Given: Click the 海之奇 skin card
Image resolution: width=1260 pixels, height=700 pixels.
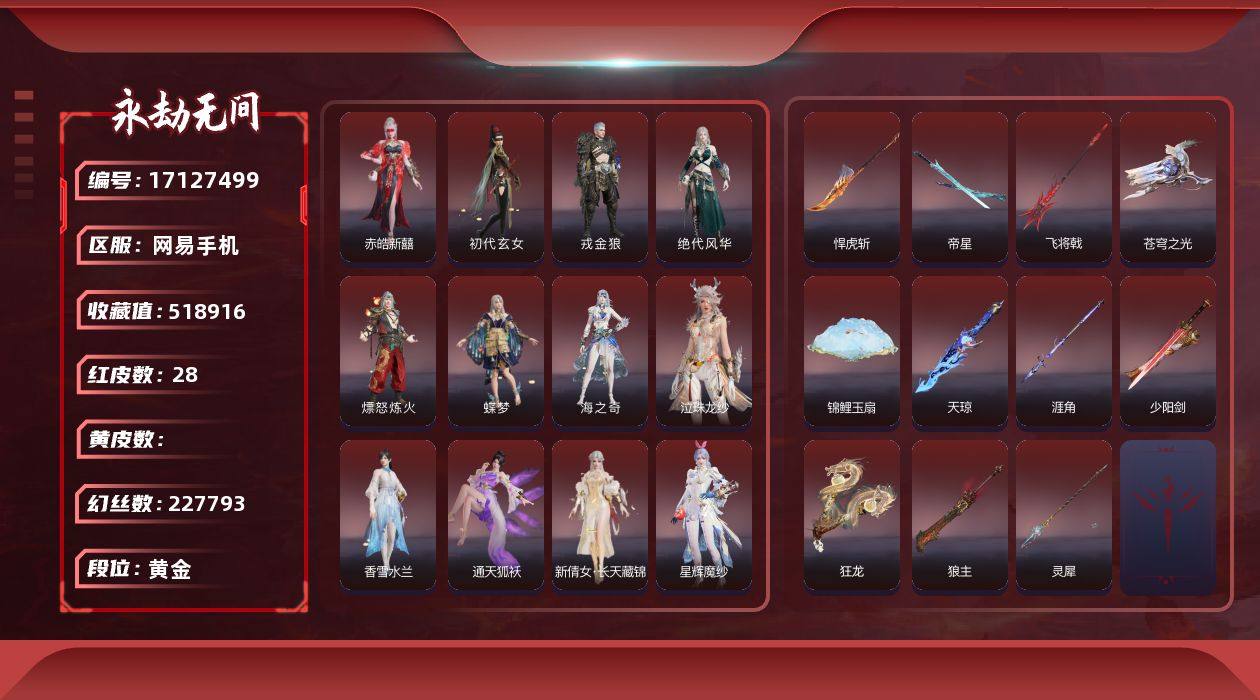Looking at the screenshot, I should pyautogui.click(x=600, y=351).
